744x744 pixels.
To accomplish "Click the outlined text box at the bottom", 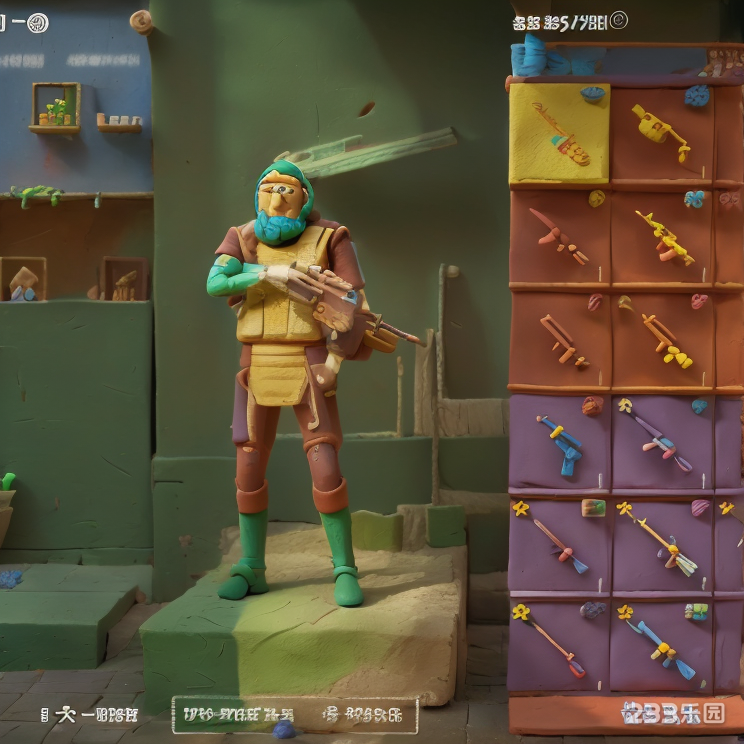I will click(x=295, y=714).
